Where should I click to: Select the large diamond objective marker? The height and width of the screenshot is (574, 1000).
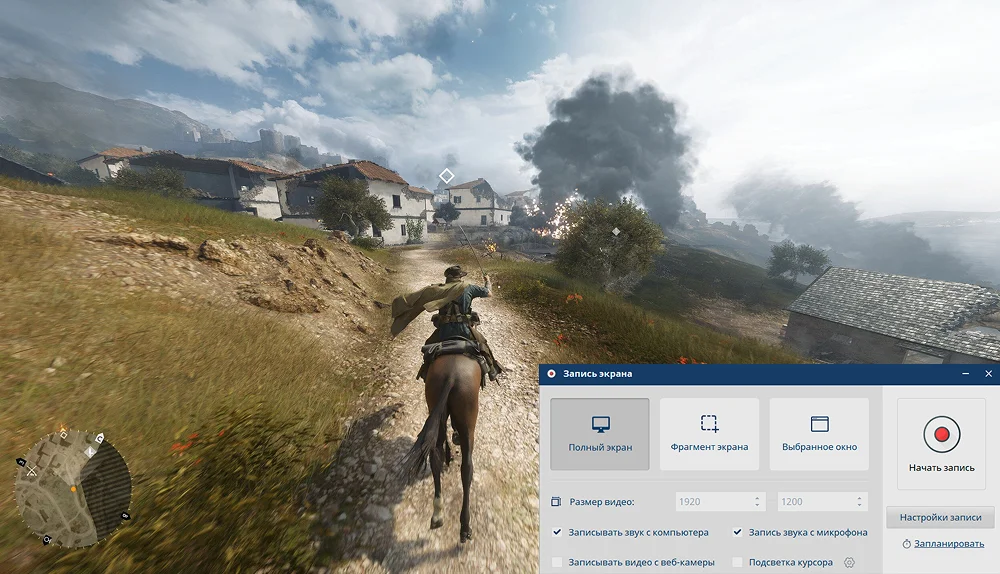(447, 176)
